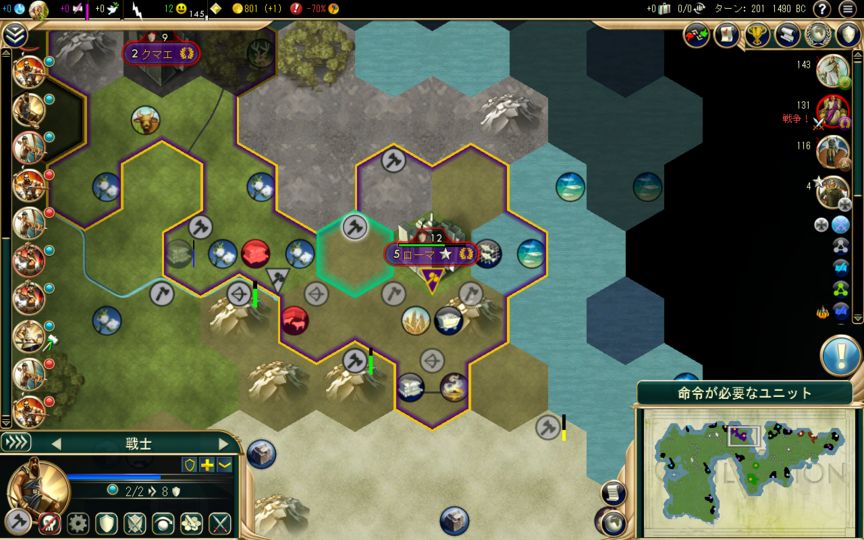864x540 pixels.
Task: Open the クマエ city banner
Action: tap(161, 54)
